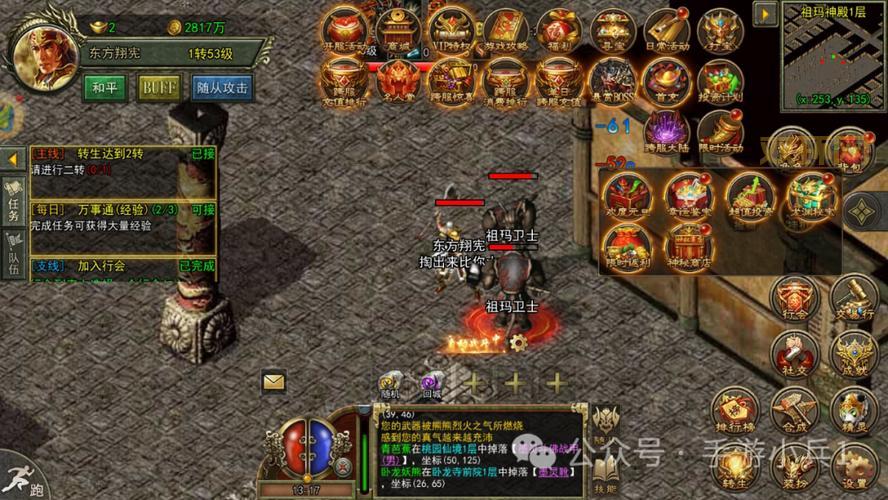
Task: Open the 排行榜 leaderboard
Action: click(x=737, y=412)
